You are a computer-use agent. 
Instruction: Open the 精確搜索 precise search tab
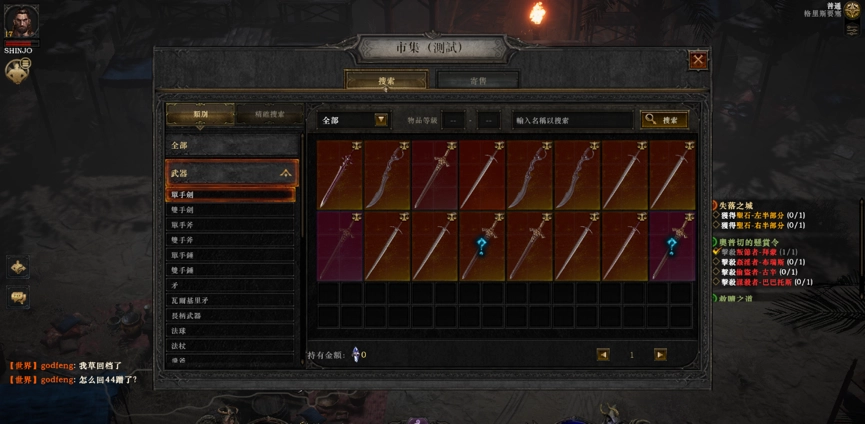click(268, 114)
